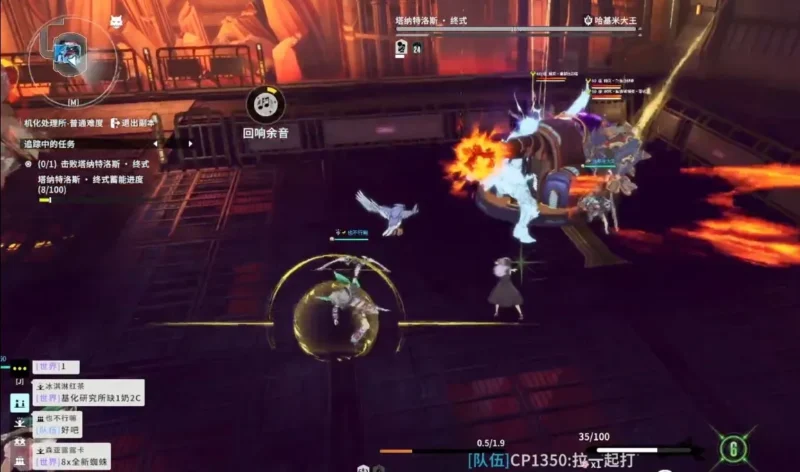Activate the 回响余音 music note skill
800x472 pixels.
tap(265, 102)
